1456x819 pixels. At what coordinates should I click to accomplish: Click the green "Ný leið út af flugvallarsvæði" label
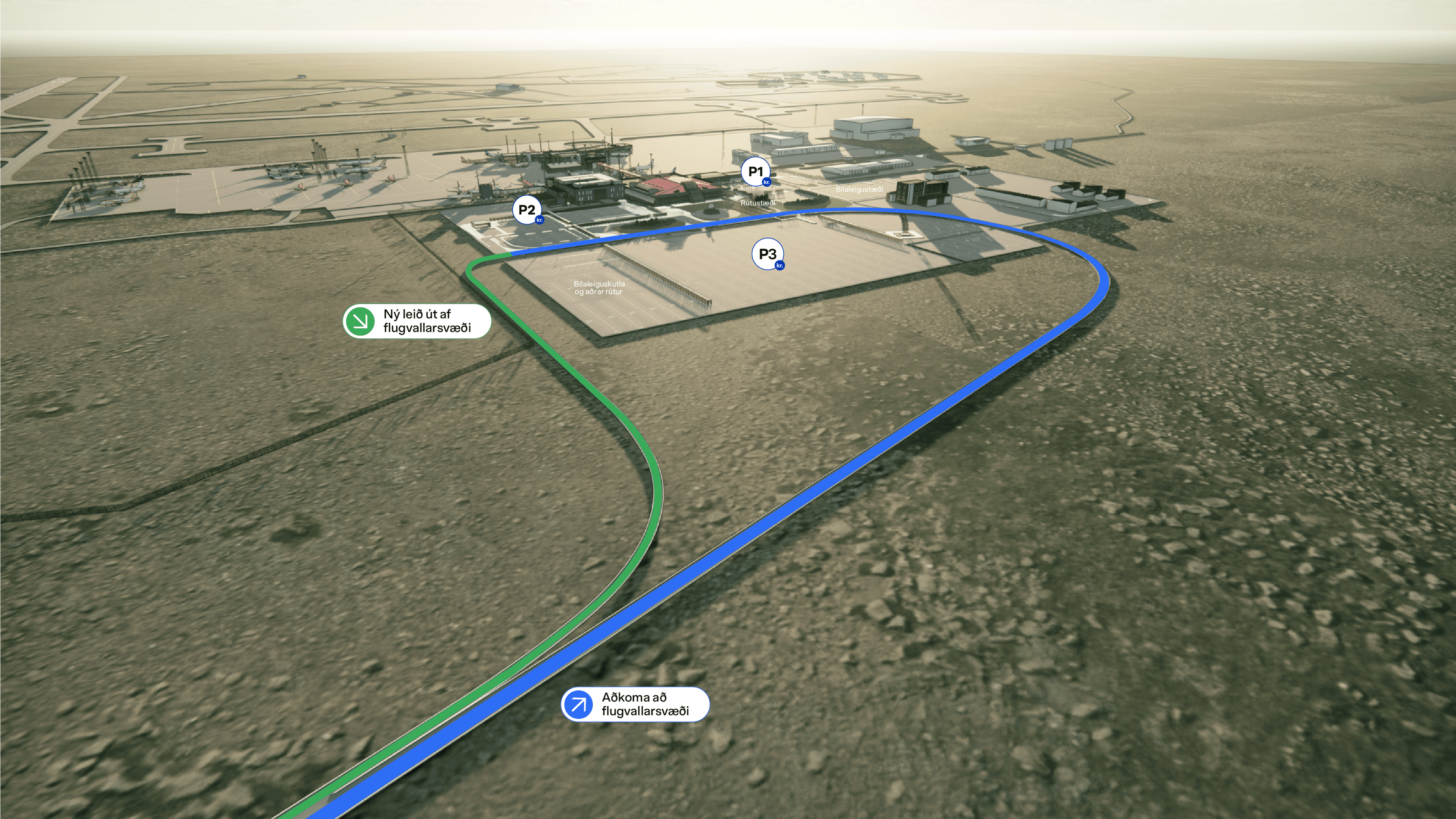(417, 321)
